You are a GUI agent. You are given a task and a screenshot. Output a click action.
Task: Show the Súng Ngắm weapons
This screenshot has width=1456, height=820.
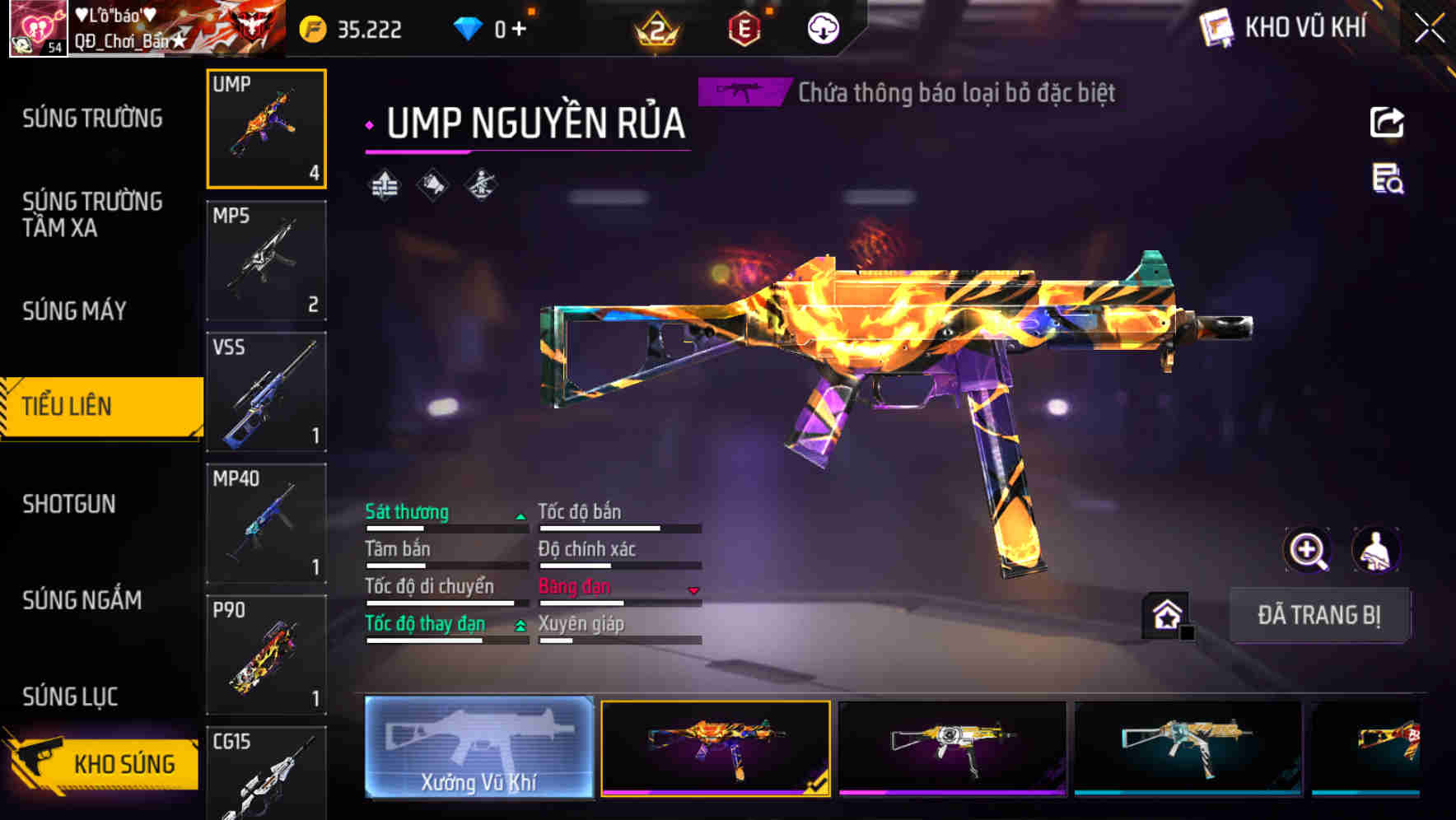[x=82, y=600]
